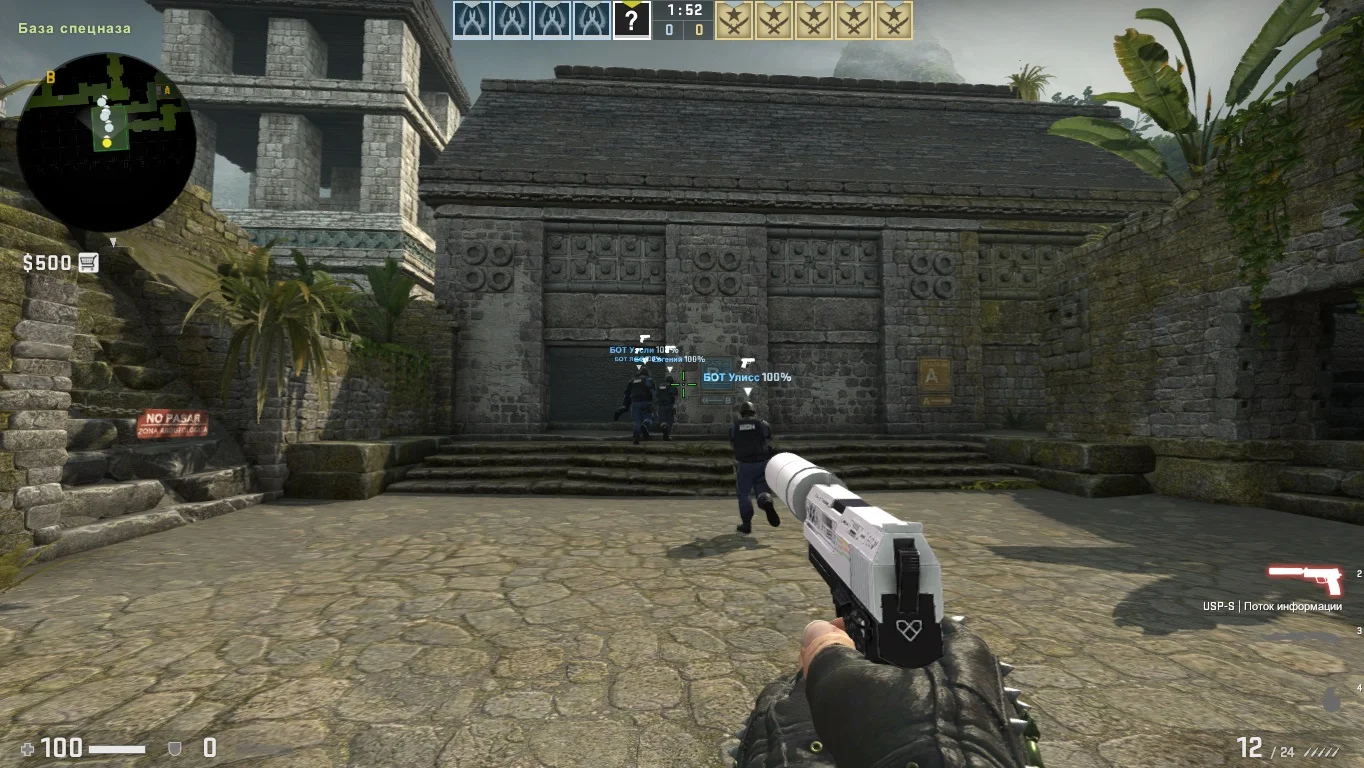Image resolution: width=1364 pixels, height=768 pixels.
Task: Select the question mark player avatar
Action: pos(631,20)
